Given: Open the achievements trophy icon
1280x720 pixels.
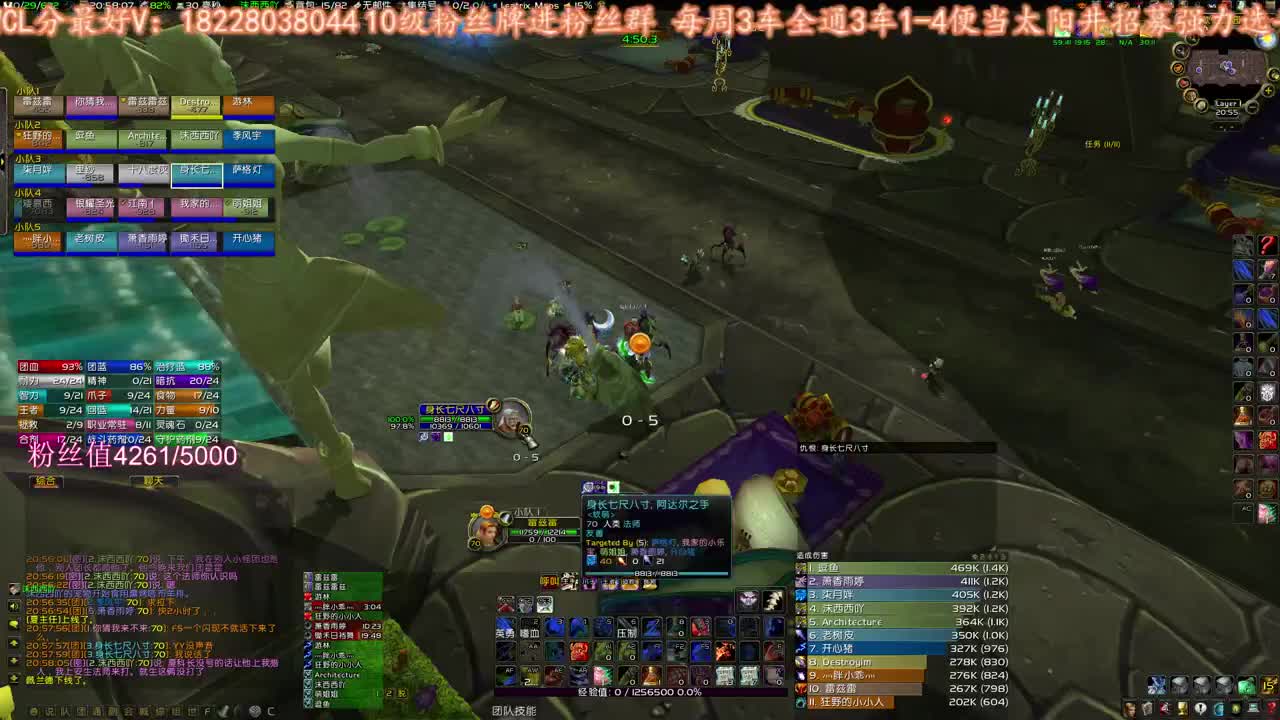Looking at the screenshot, I should (1182, 708).
